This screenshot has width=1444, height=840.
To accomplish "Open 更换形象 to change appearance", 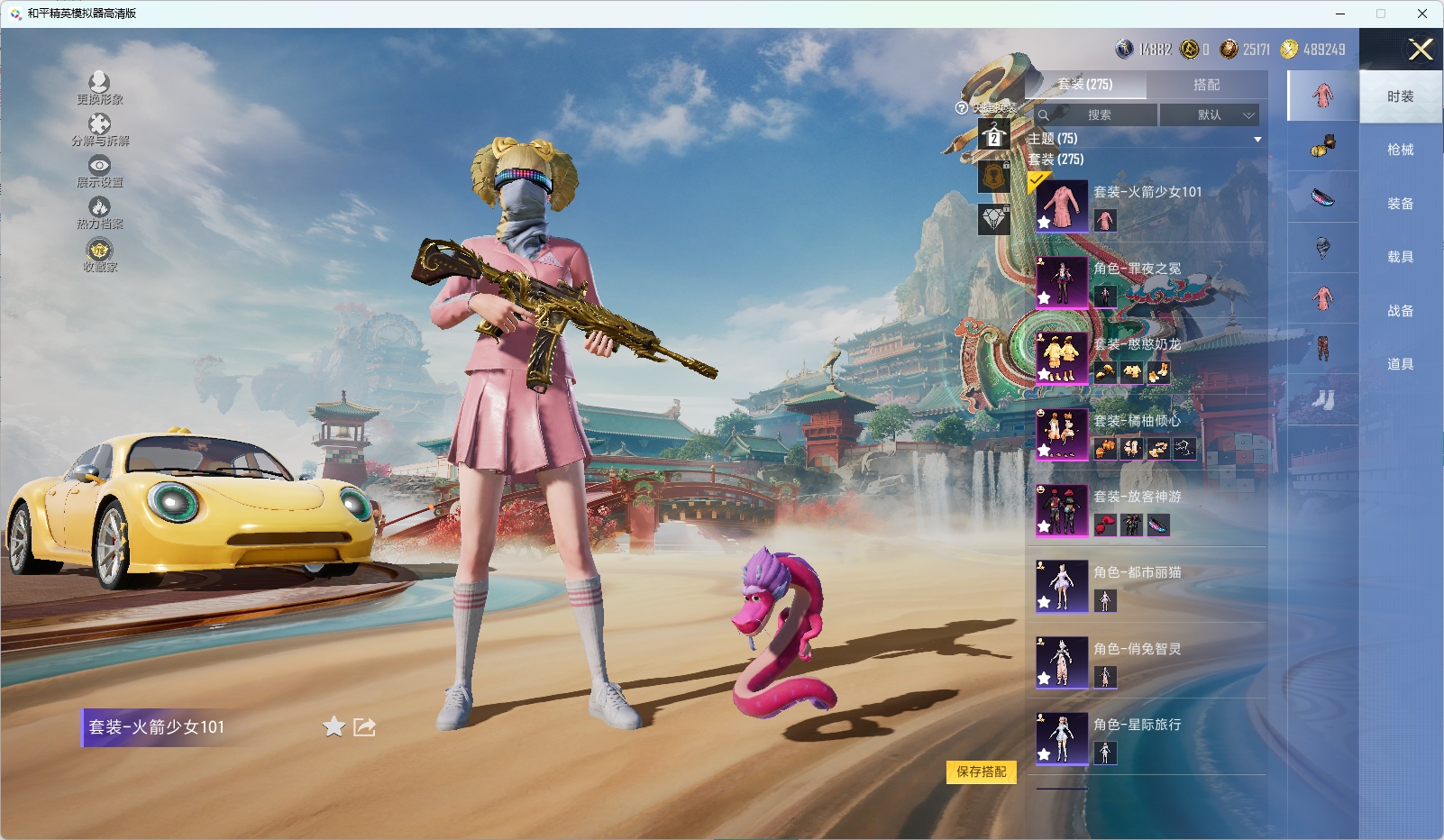I will pyautogui.click(x=99, y=88).
